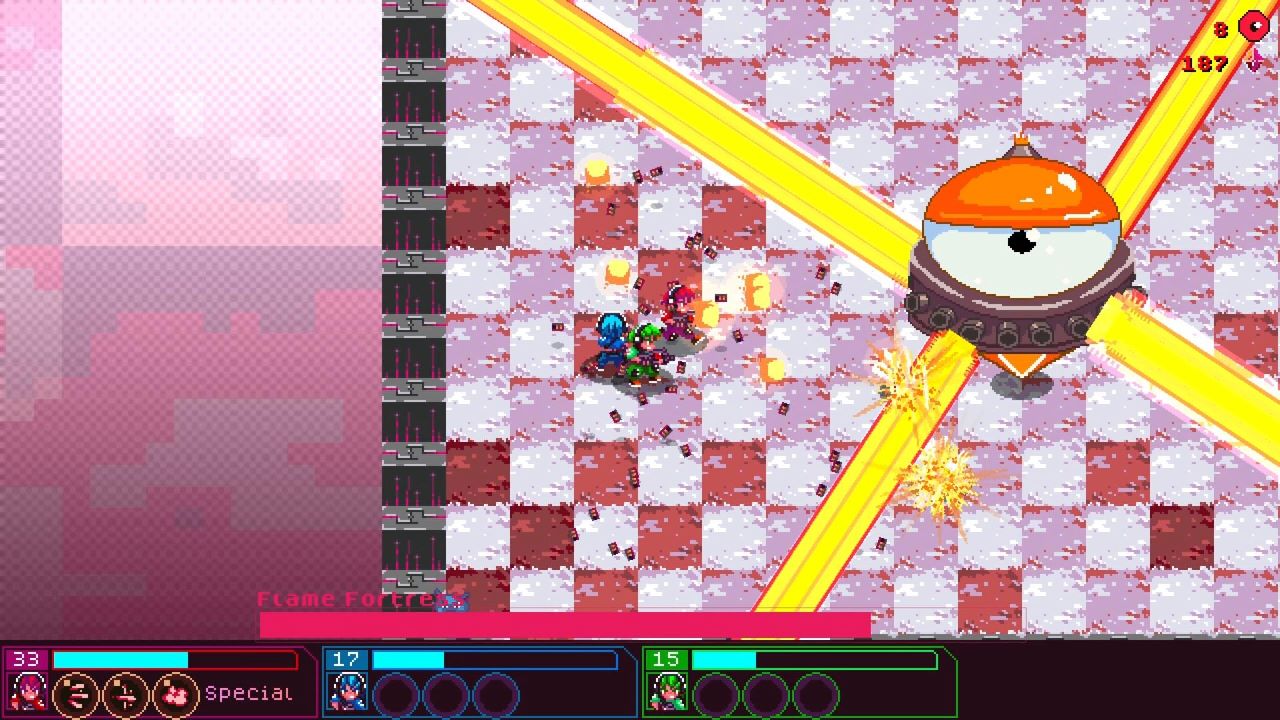The image size is (1280, 720).
Task: Activate the cross-slash ability icon
Action: point(120,693)
